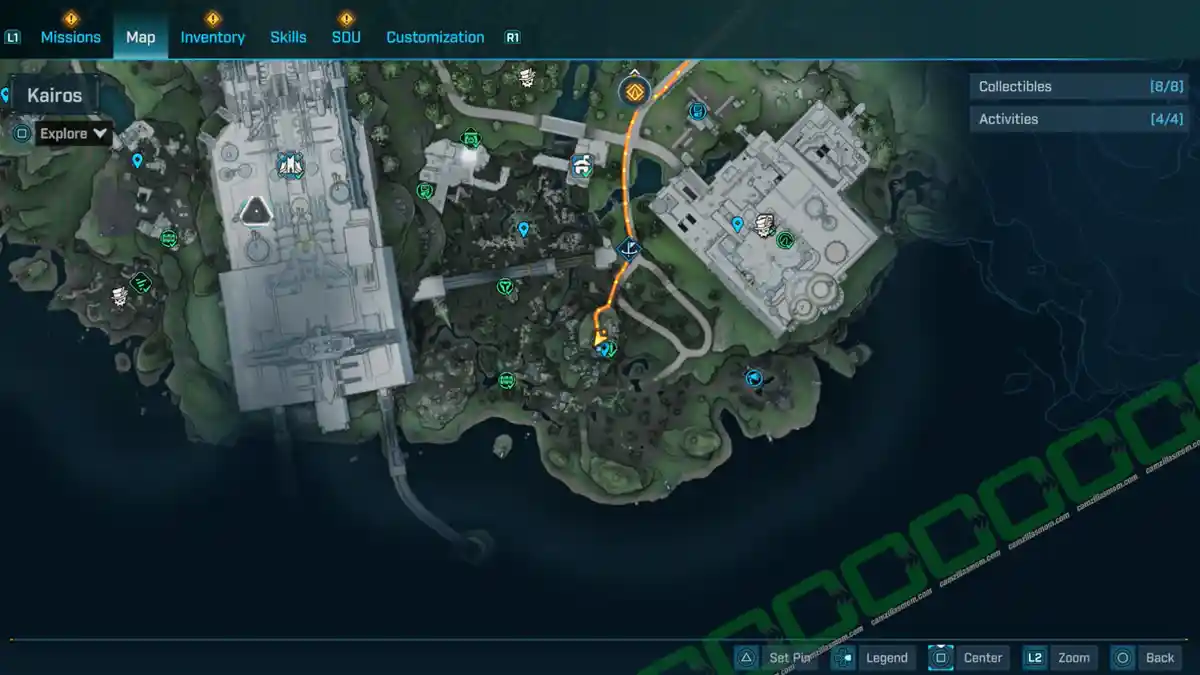The height and width of the screenshot is (675, 1200).
Task: Select the Map tab
Action: [x=140, y=37]
